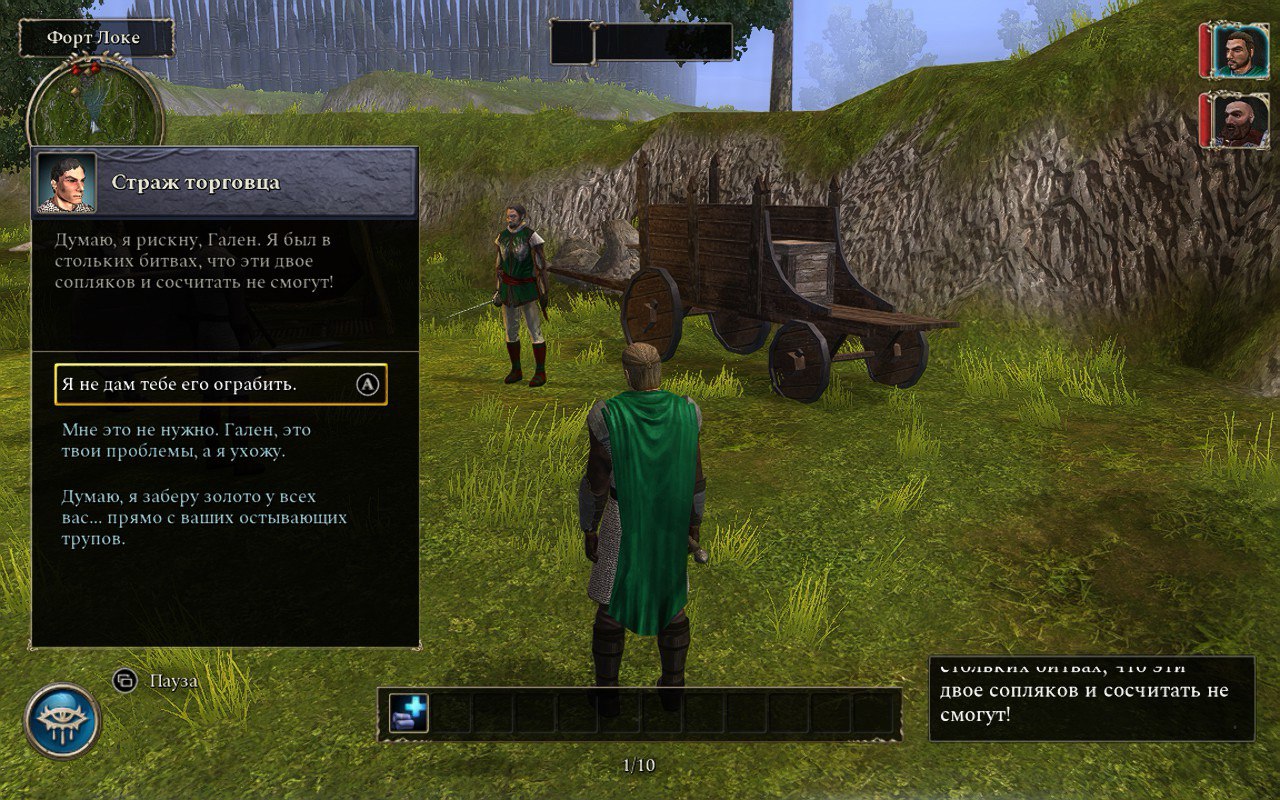Select the blond hero party portrait

point(1240,50)
